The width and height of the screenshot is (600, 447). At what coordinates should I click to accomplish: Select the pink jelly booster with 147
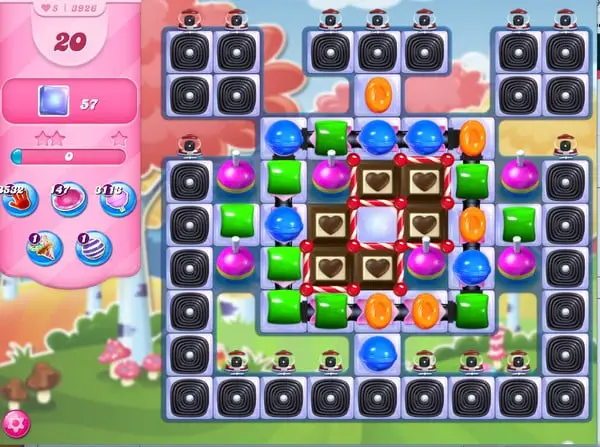click(68, 199)
